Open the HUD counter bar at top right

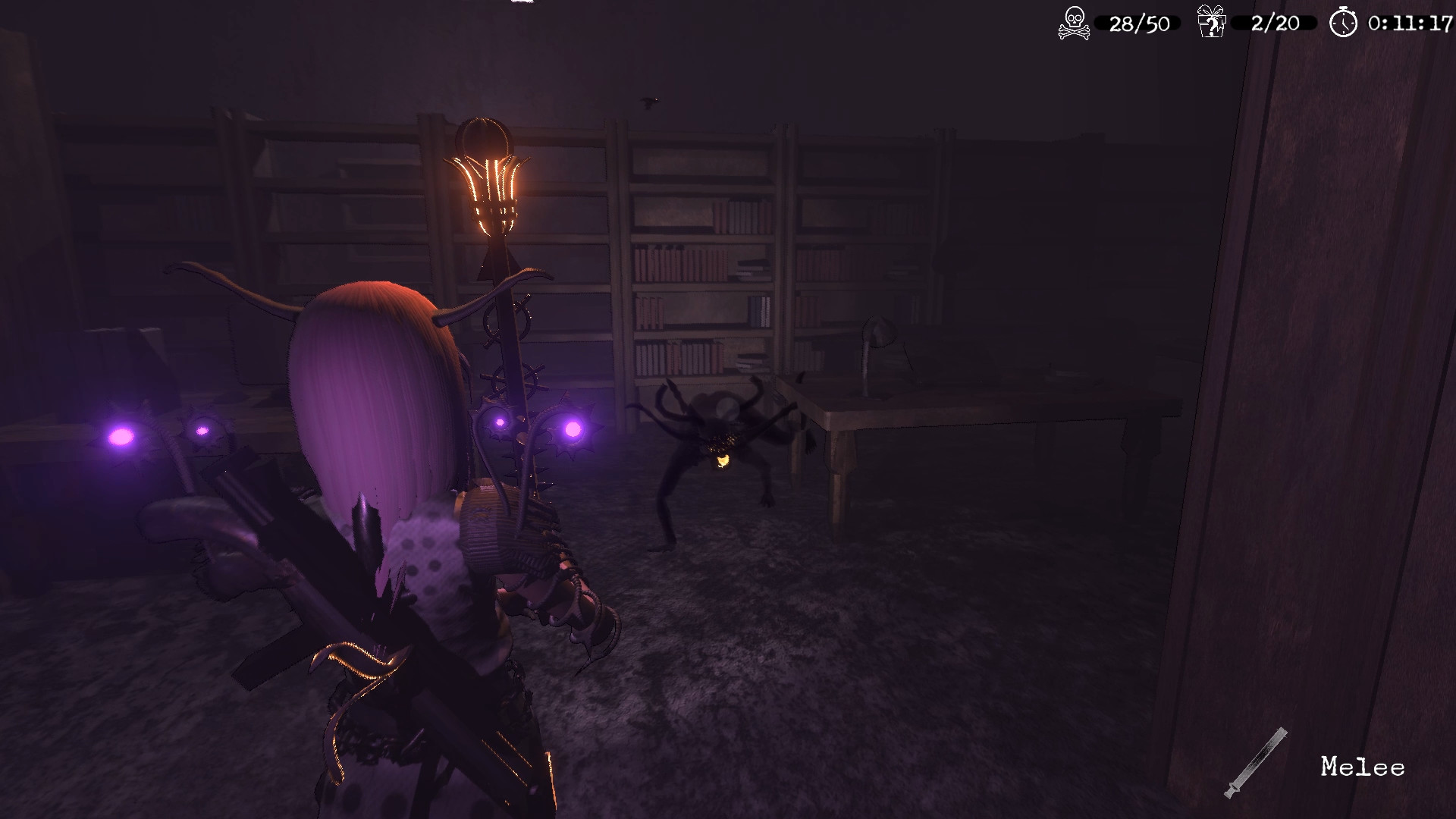(x=1244, y=23)
